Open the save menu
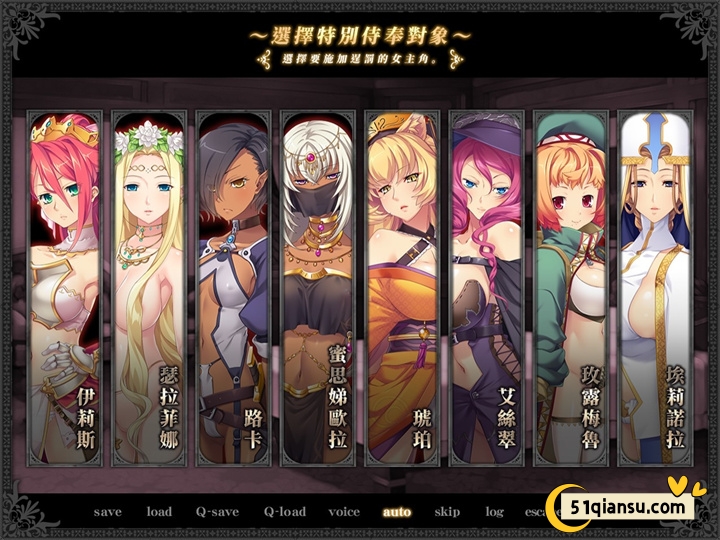The width and height of the screenshot is (720, 540). click(108, 512)
